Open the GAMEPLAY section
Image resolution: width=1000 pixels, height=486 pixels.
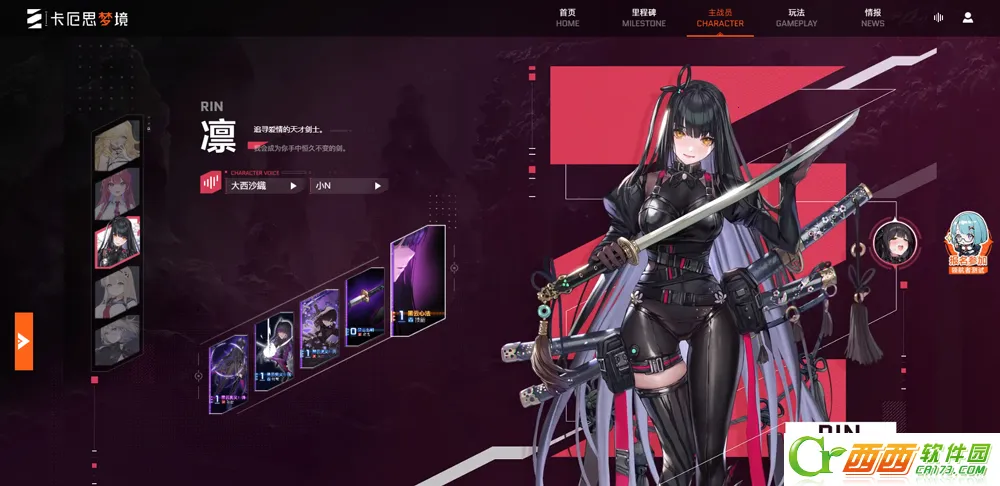coord(796,17)
